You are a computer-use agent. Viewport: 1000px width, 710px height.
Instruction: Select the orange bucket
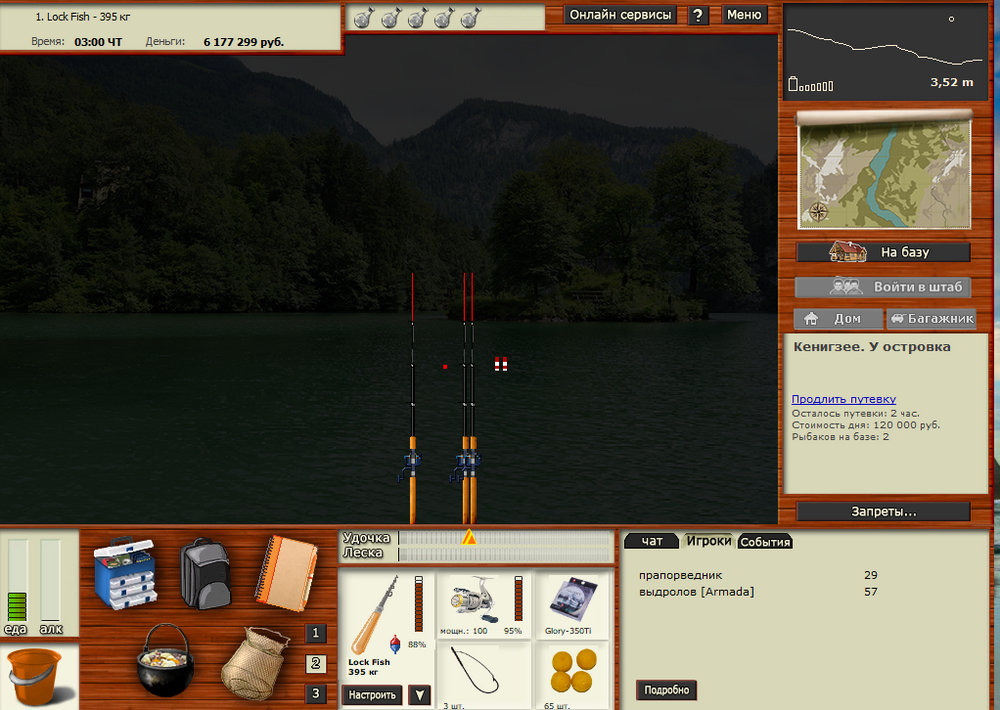(36, 677)
